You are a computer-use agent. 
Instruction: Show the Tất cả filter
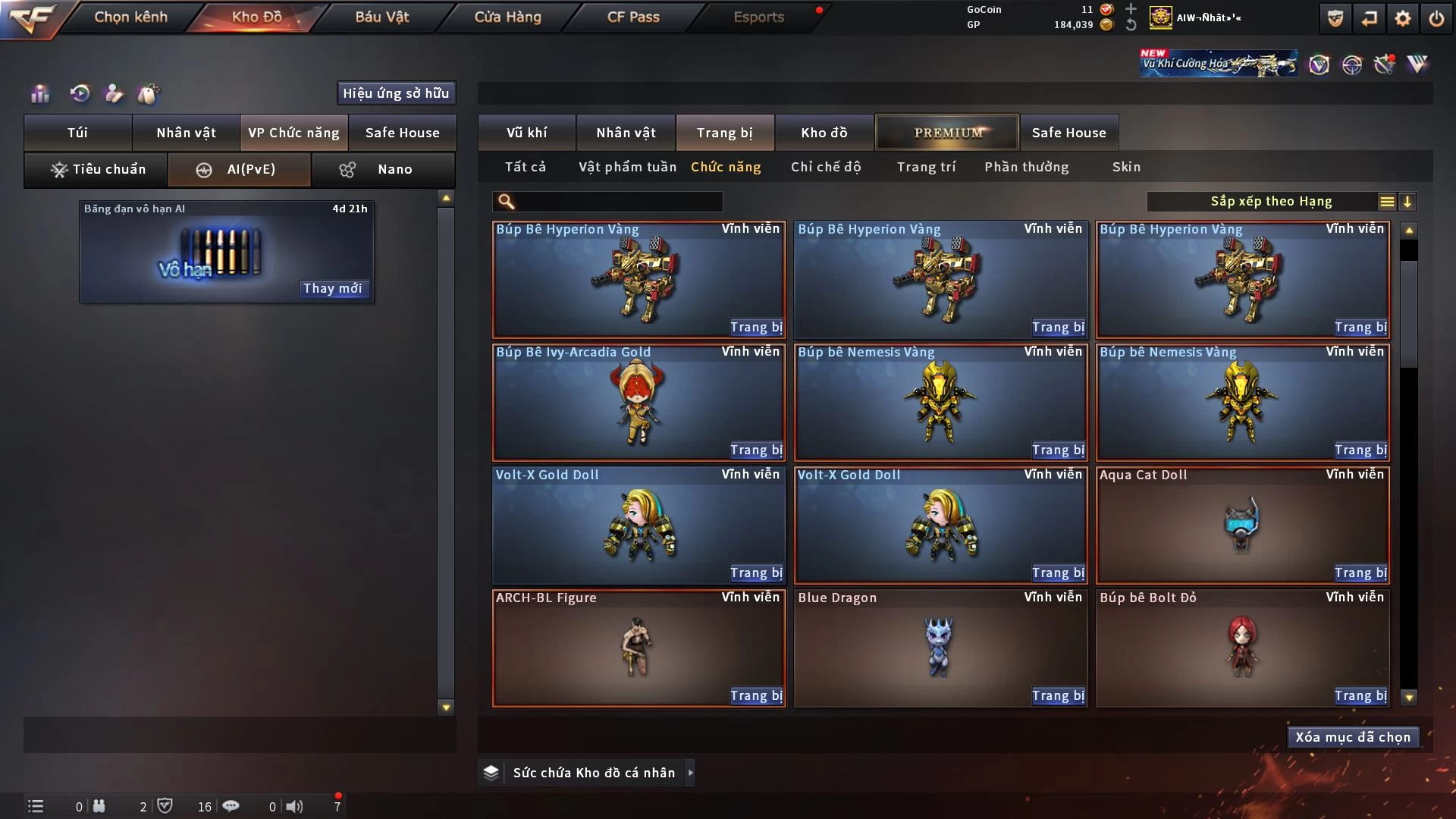pos(525,167)
